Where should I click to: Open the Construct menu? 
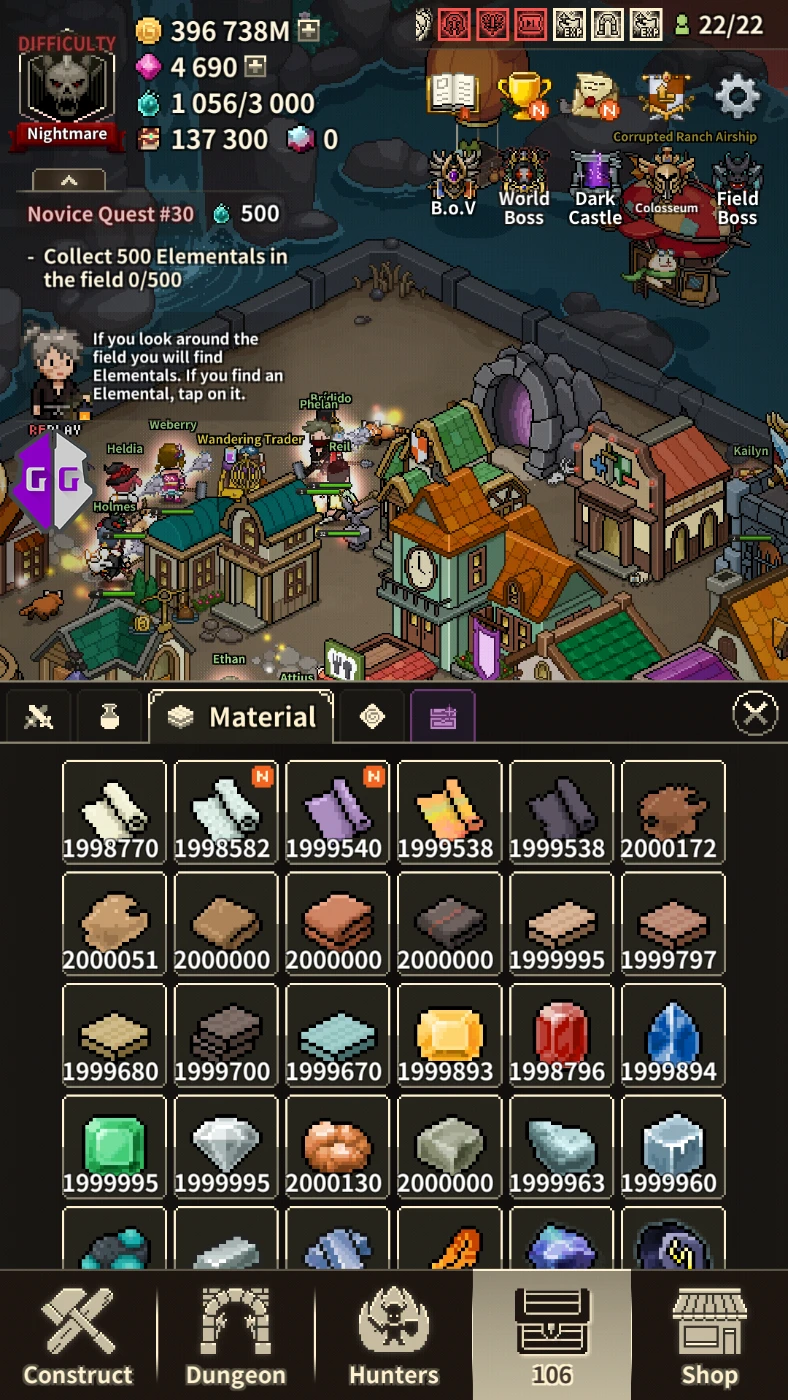(x=78, y=1336)
